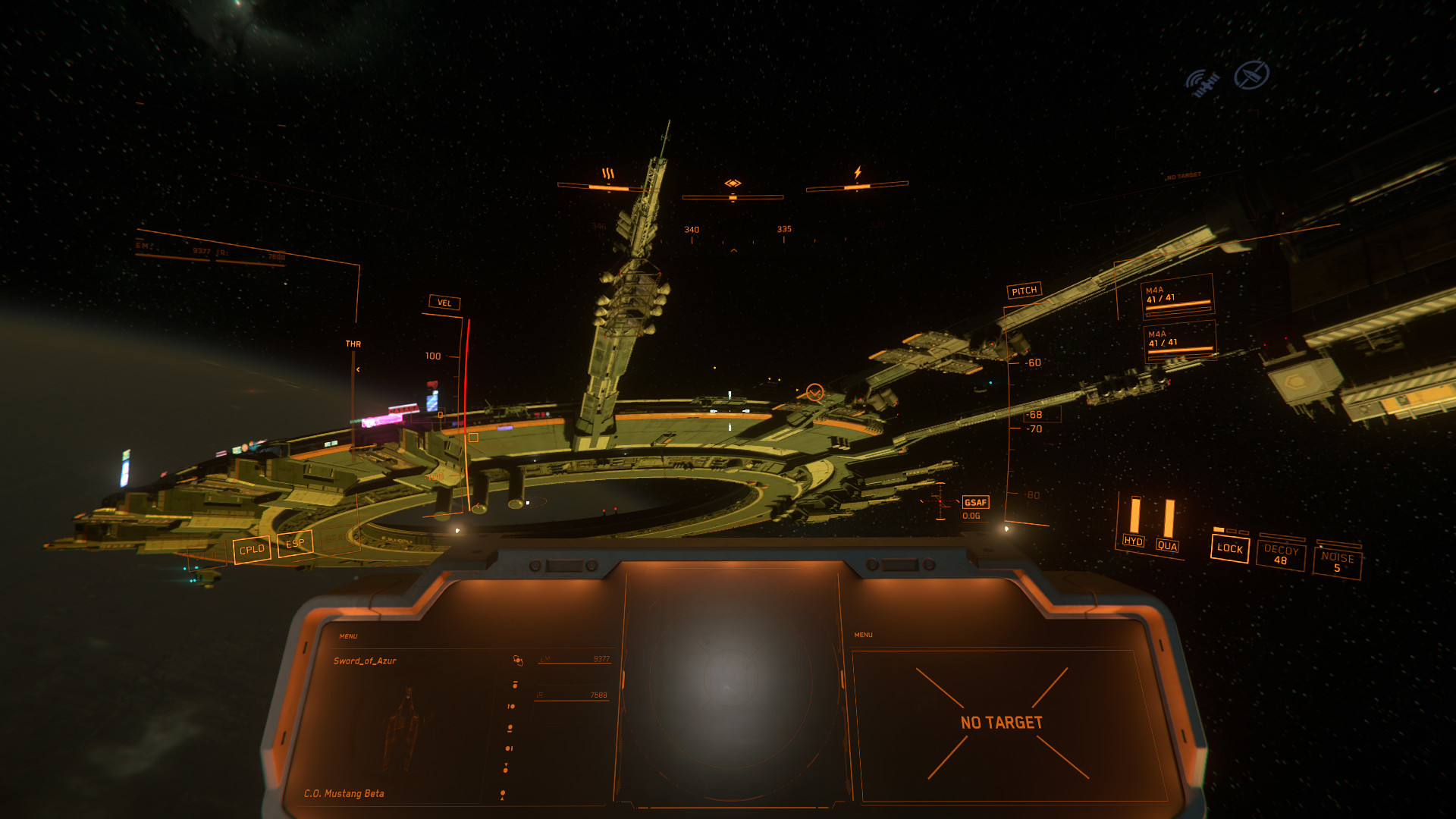Activate the LOCK missile button
The image size is (1456, 819).
(1229, 548)
